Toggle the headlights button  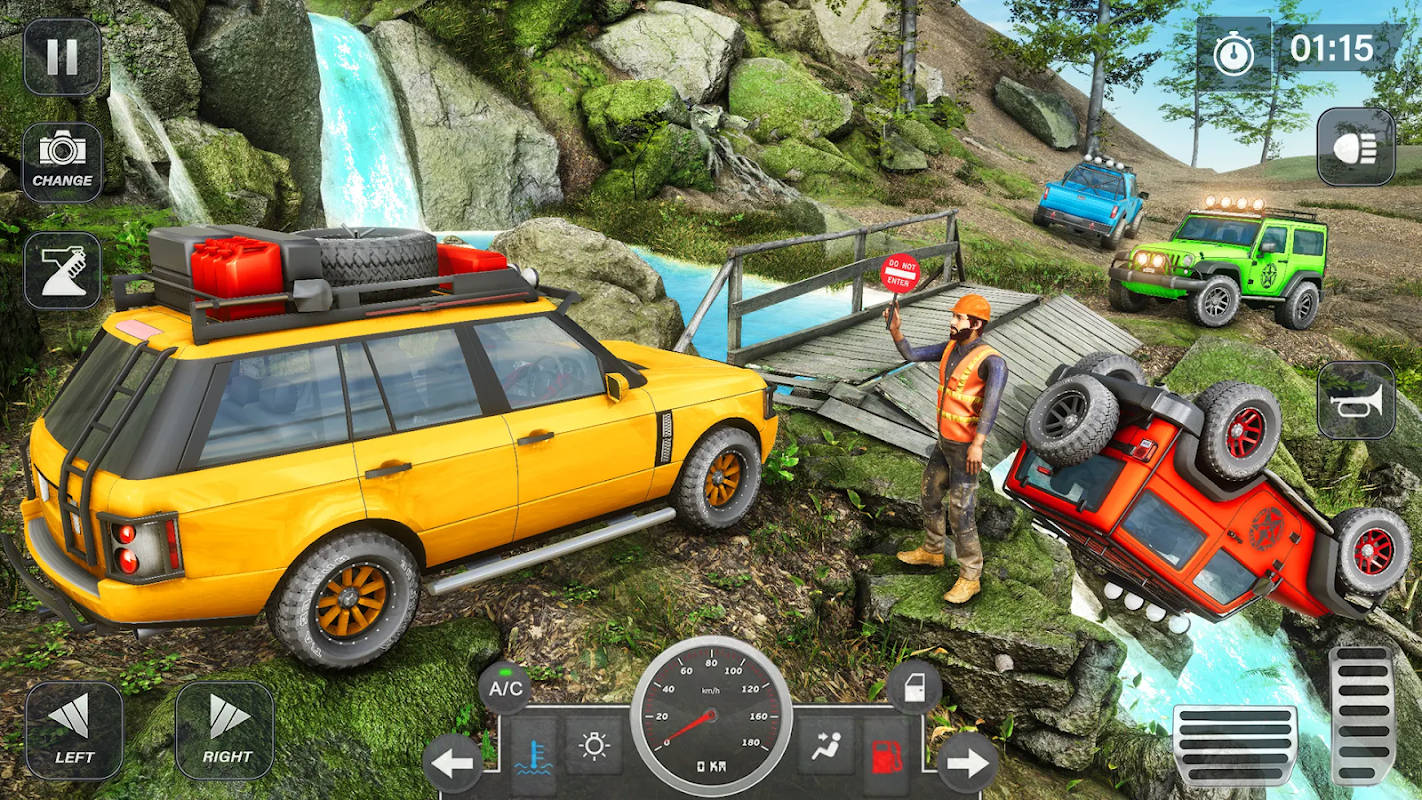click(x=1355, y=147)
